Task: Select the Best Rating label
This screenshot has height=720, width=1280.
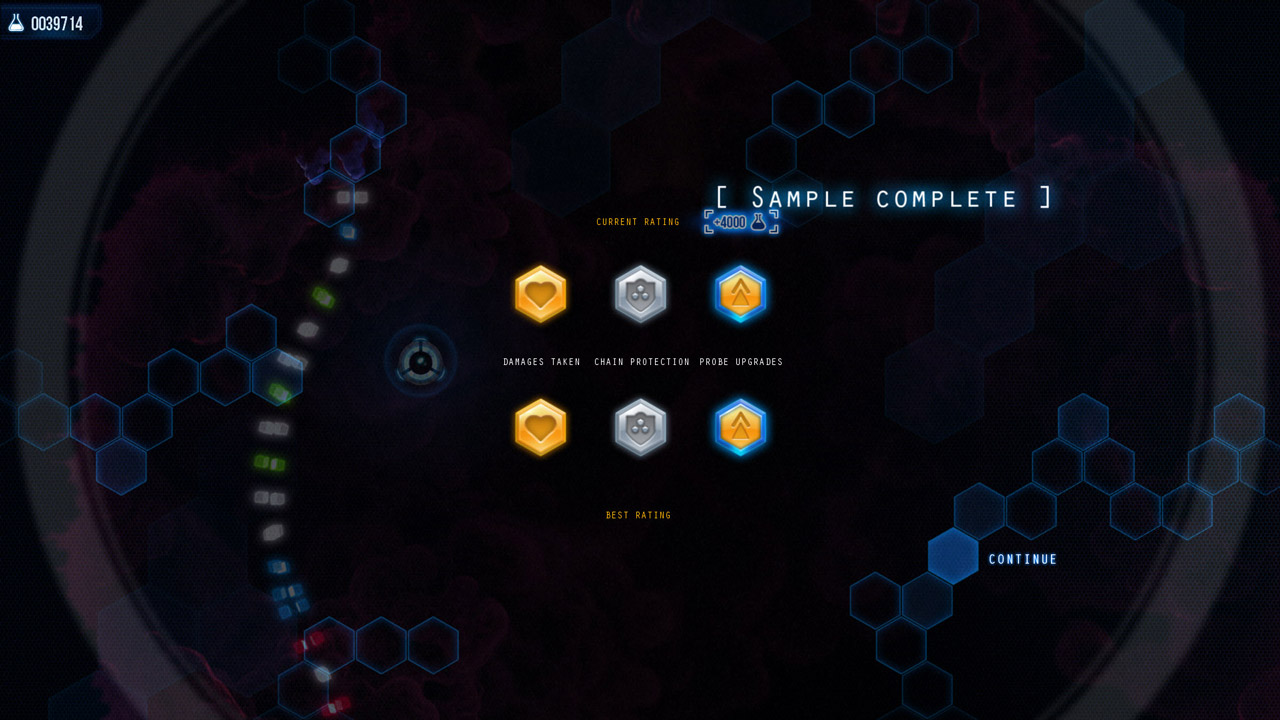Action: pos(637,515)
